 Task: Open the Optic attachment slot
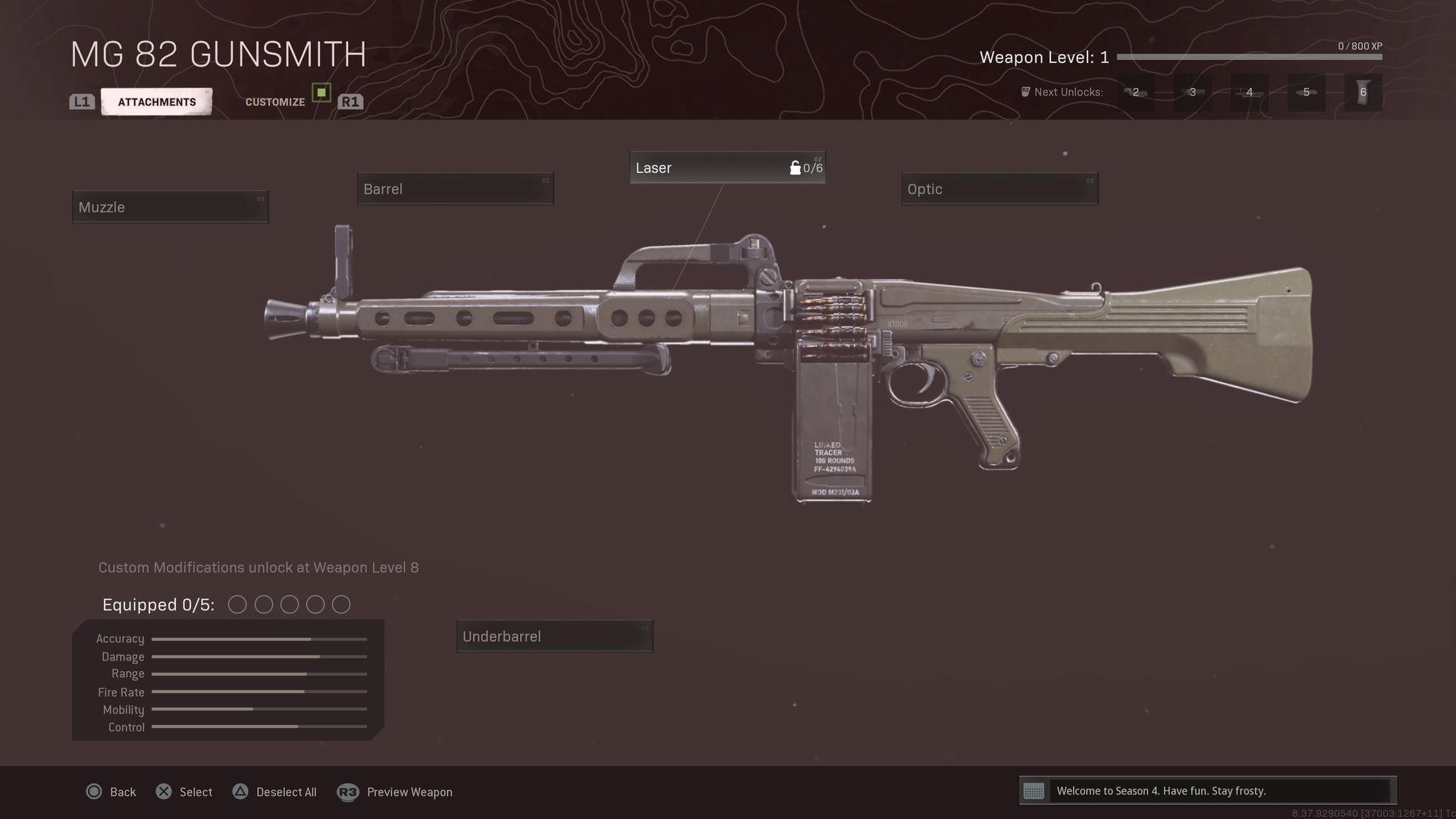(999, 189)
